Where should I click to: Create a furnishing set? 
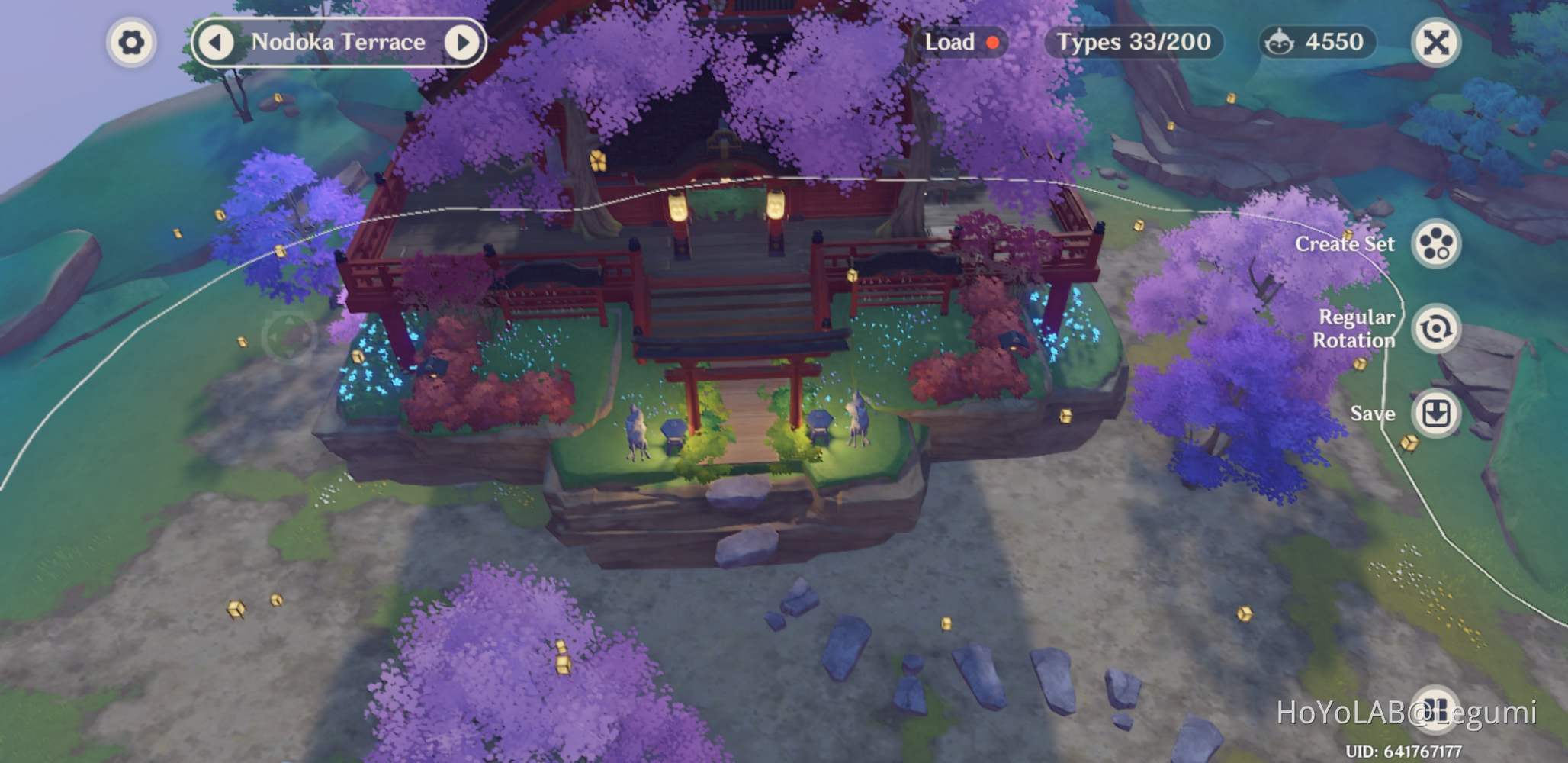[1436, 244]
